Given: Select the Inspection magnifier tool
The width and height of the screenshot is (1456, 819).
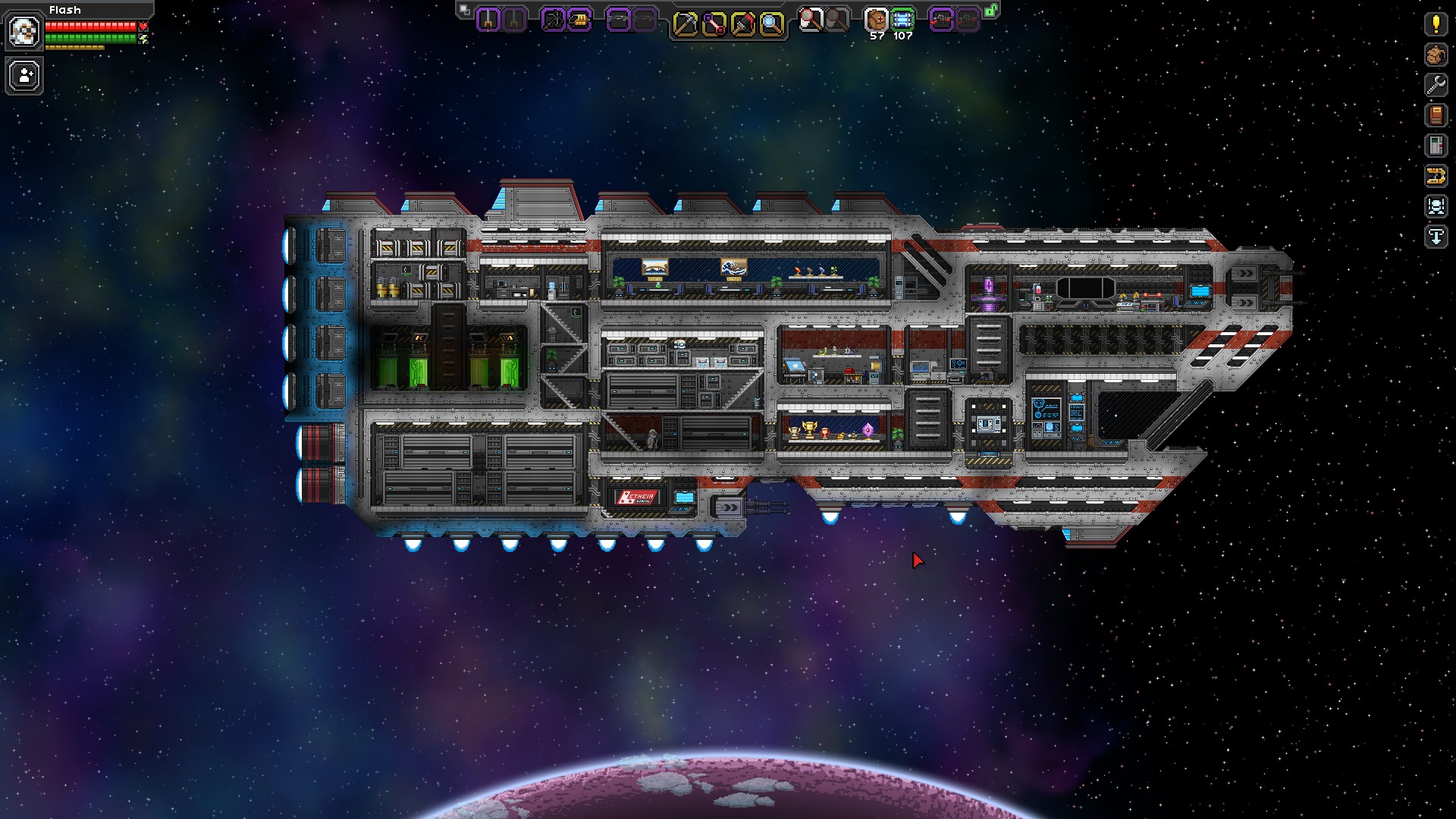Looking at the screenshot, I should click(x=770, y=21).
